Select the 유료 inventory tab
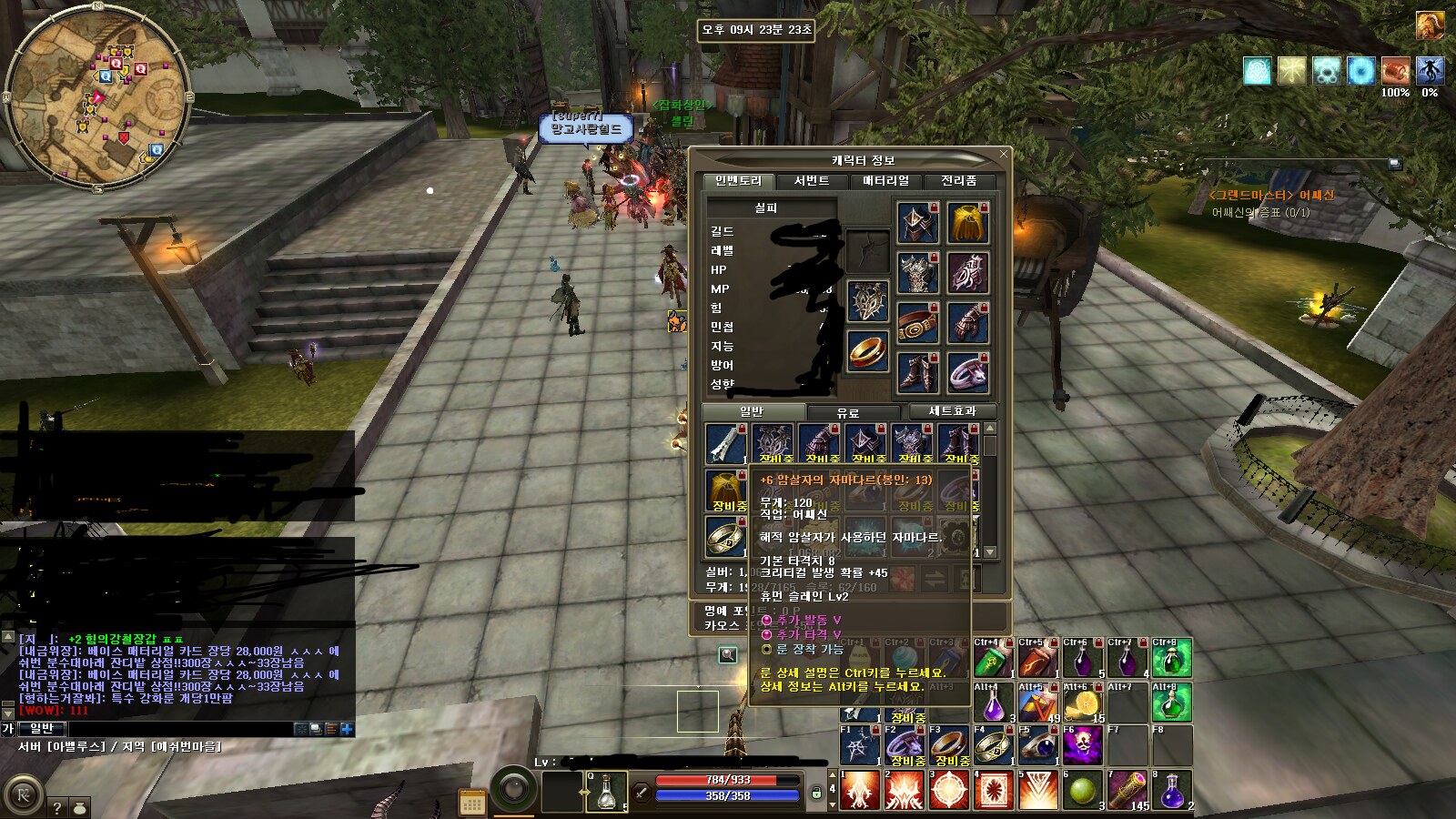Screen dimensions: 1456x819 coord(848,412)
